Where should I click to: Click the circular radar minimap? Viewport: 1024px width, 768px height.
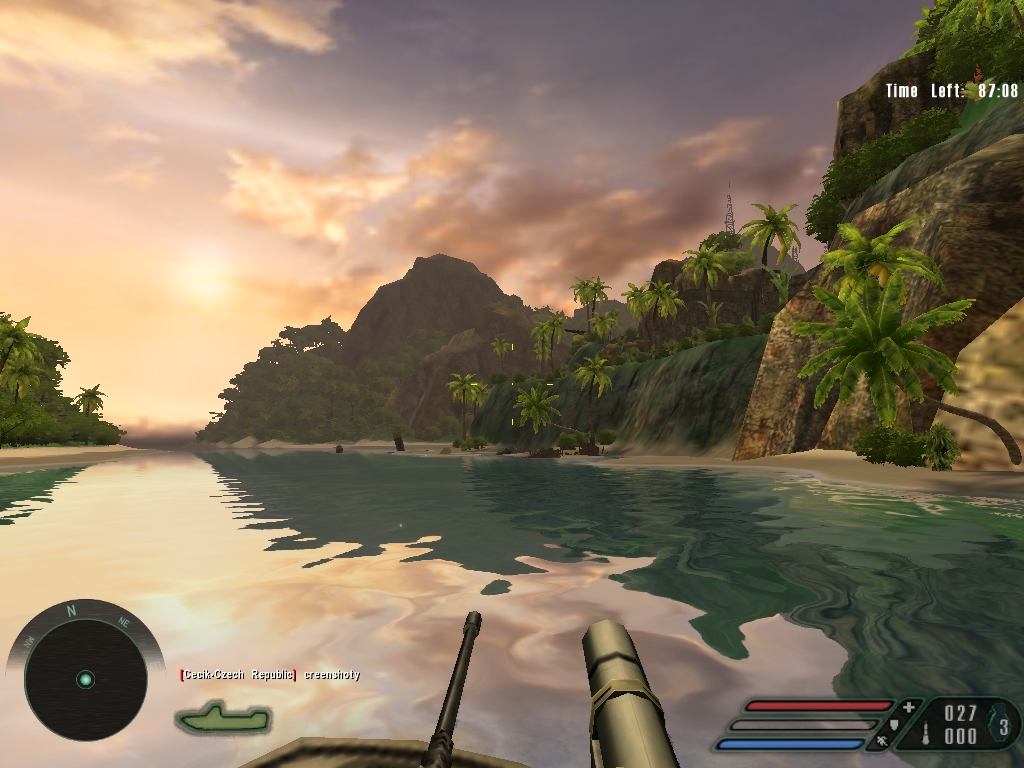85,679
